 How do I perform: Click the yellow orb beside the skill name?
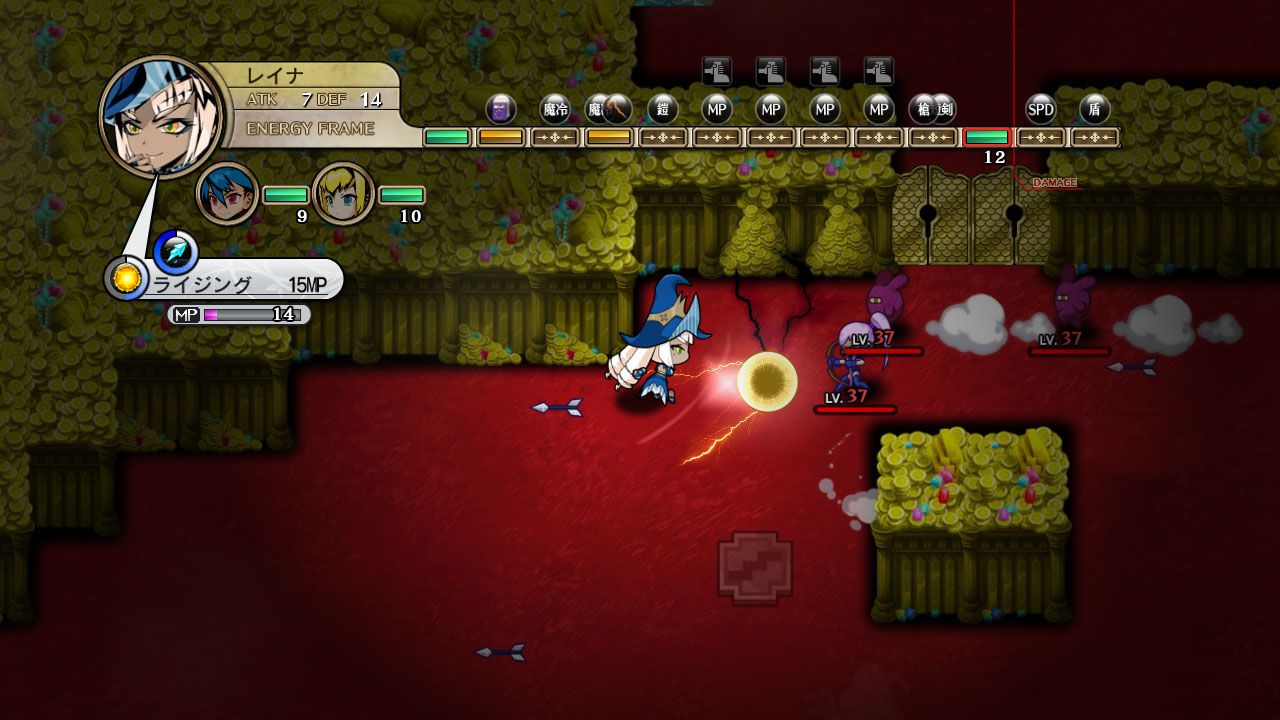[x=128, y=280]
